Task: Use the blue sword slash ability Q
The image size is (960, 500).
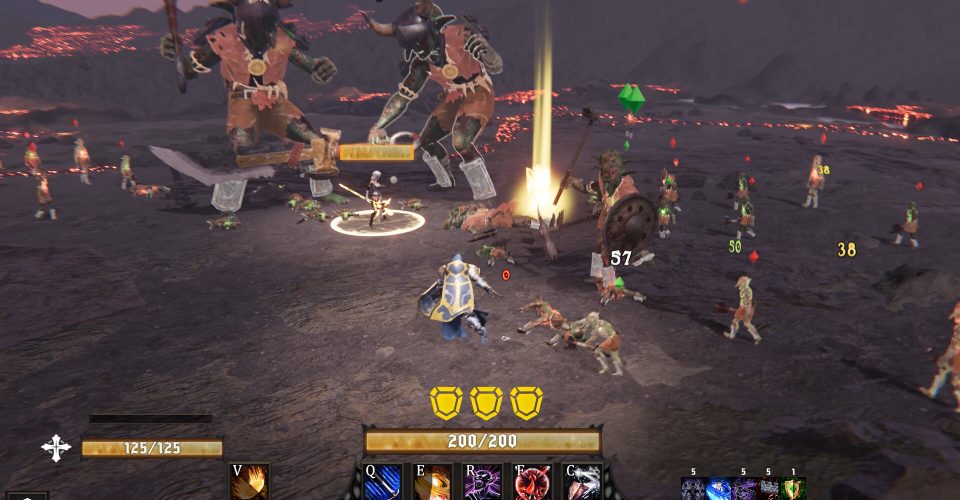Action: pyautogui.click(x=383, y=482)
